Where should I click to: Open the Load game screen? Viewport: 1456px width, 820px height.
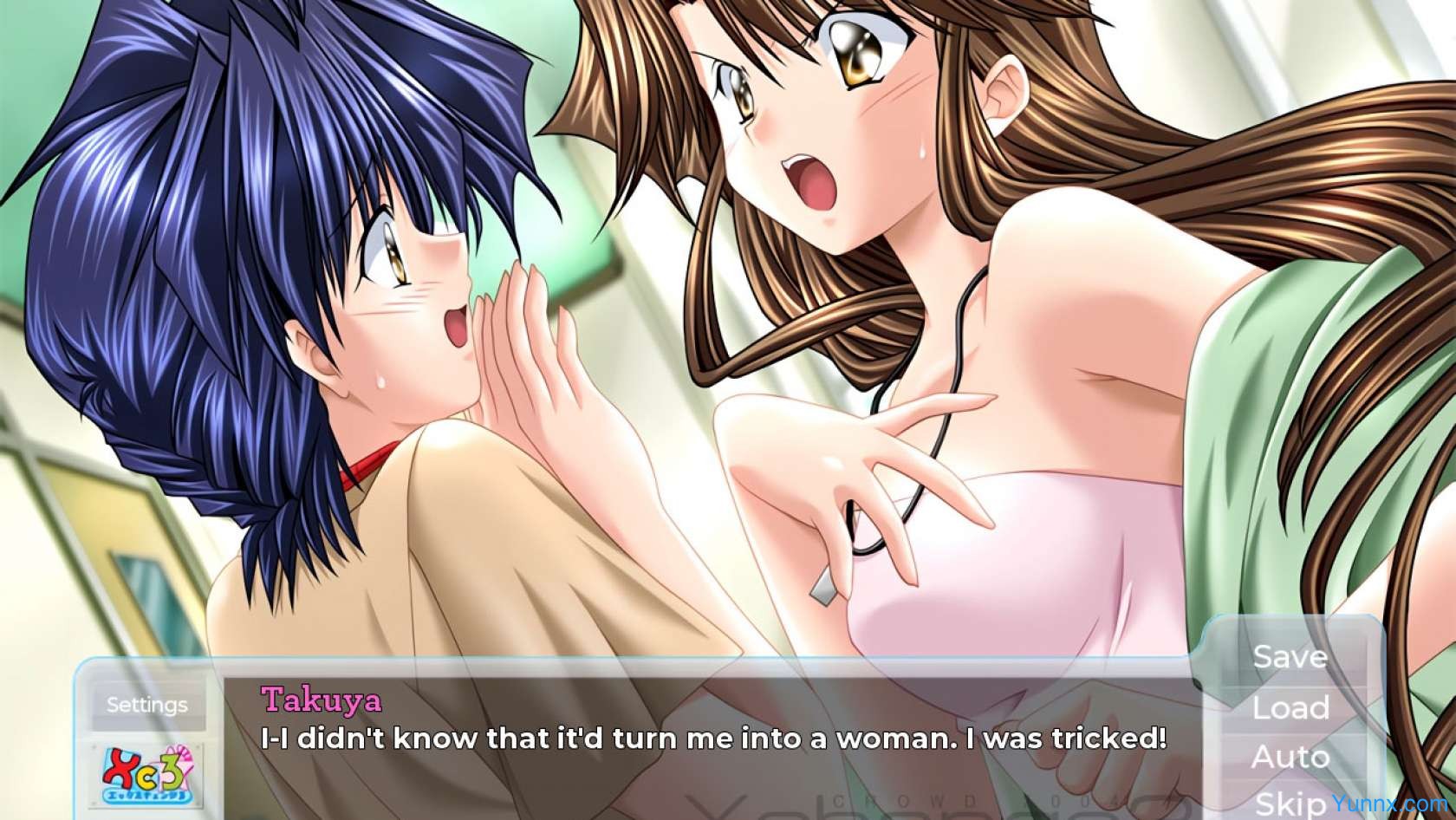coord(1290,707)
